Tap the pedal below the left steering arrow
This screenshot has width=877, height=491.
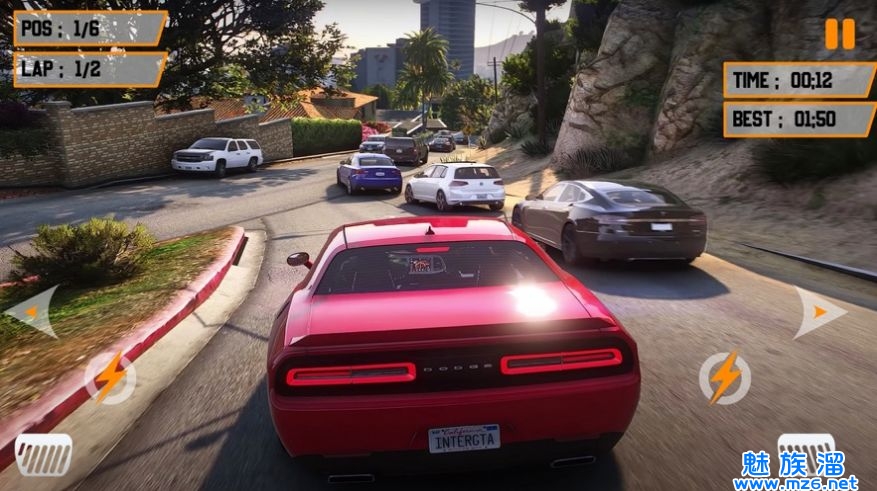coord(43,454)
